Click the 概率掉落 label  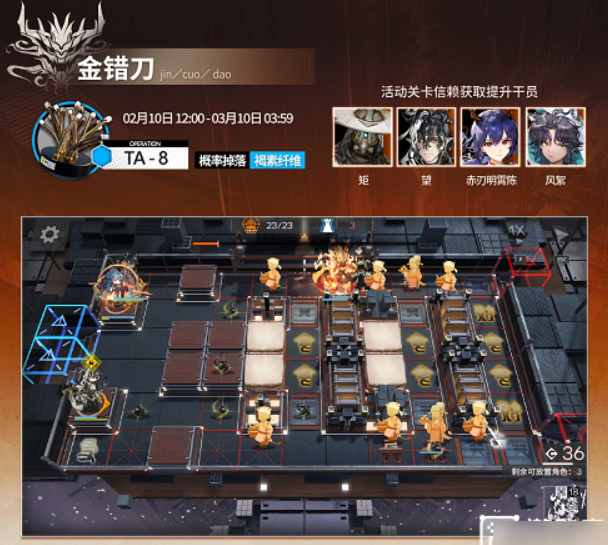point(222,160)
